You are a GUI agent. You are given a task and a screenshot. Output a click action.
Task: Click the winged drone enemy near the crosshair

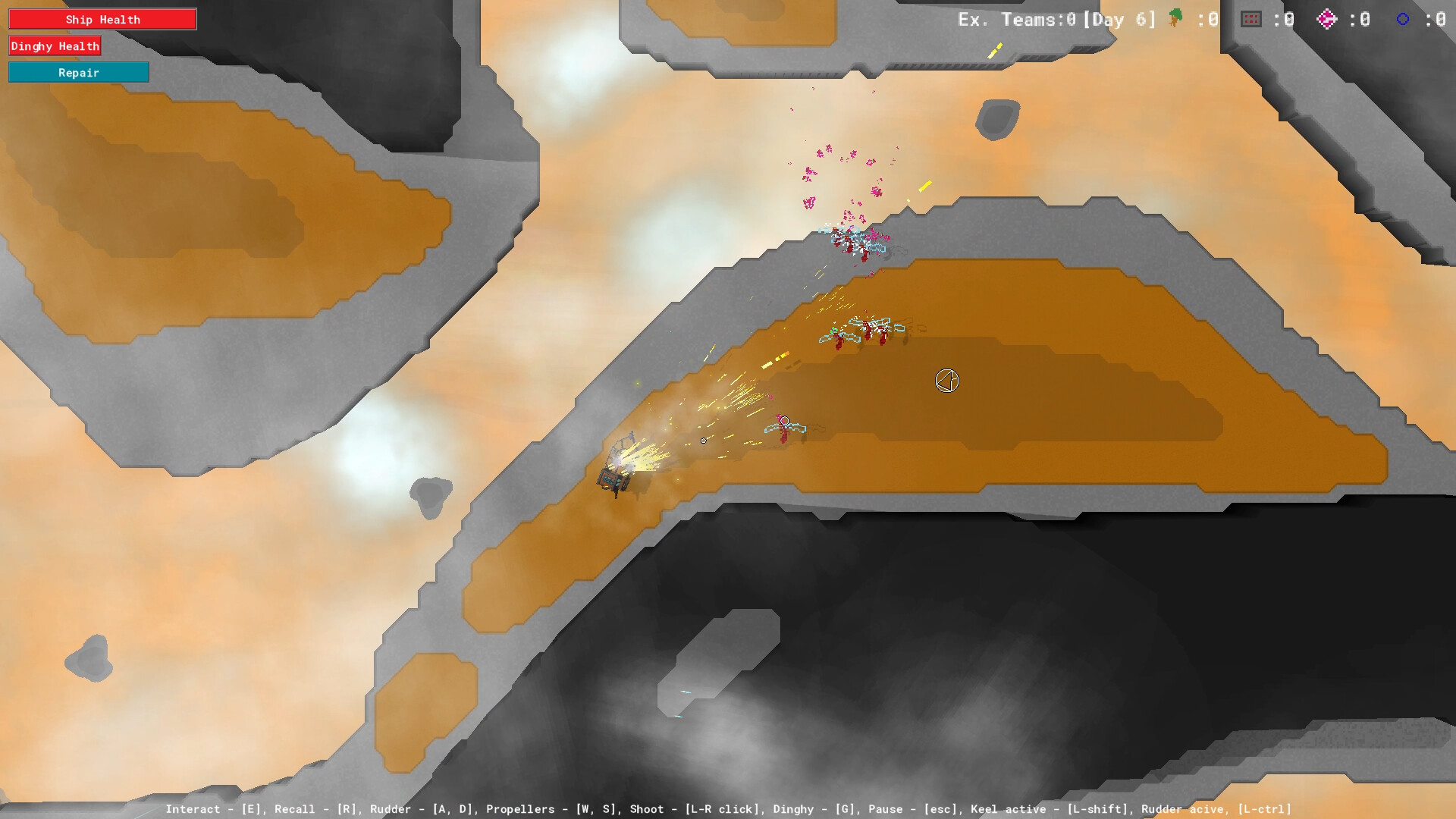(x=783, y=428)
